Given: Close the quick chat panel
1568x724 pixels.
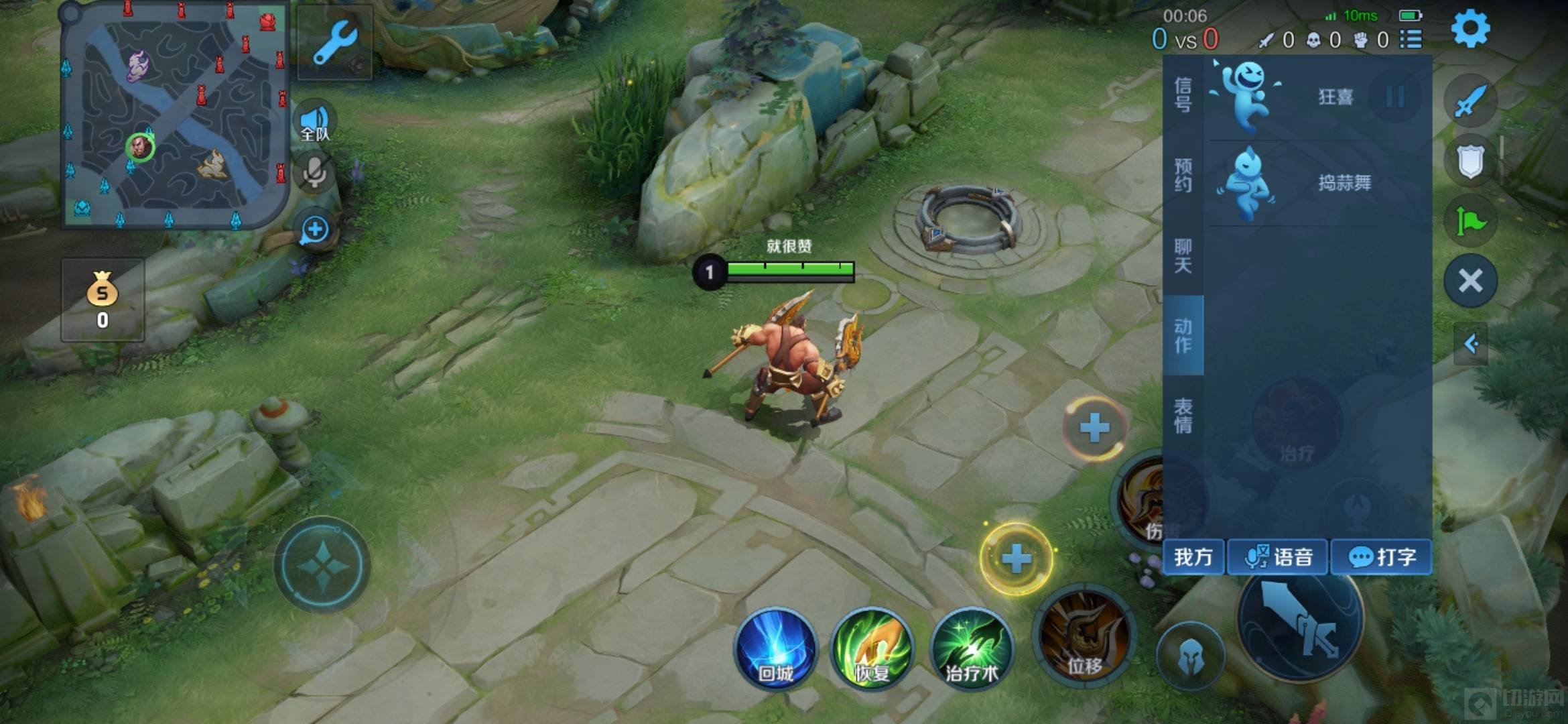Looking at the screenshot, I should click(1470, 281).
